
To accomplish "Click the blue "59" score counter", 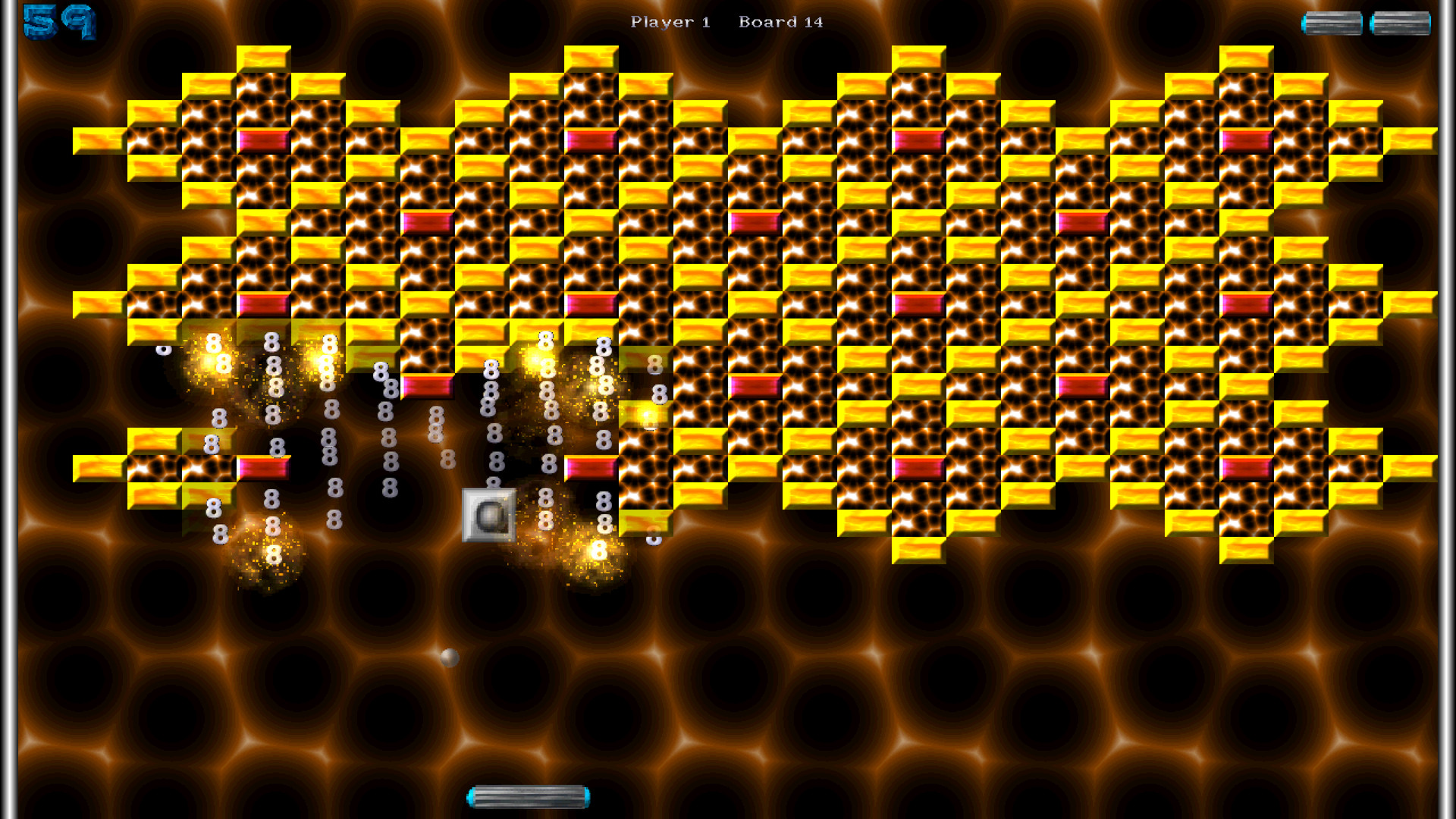I will point(59,23).
